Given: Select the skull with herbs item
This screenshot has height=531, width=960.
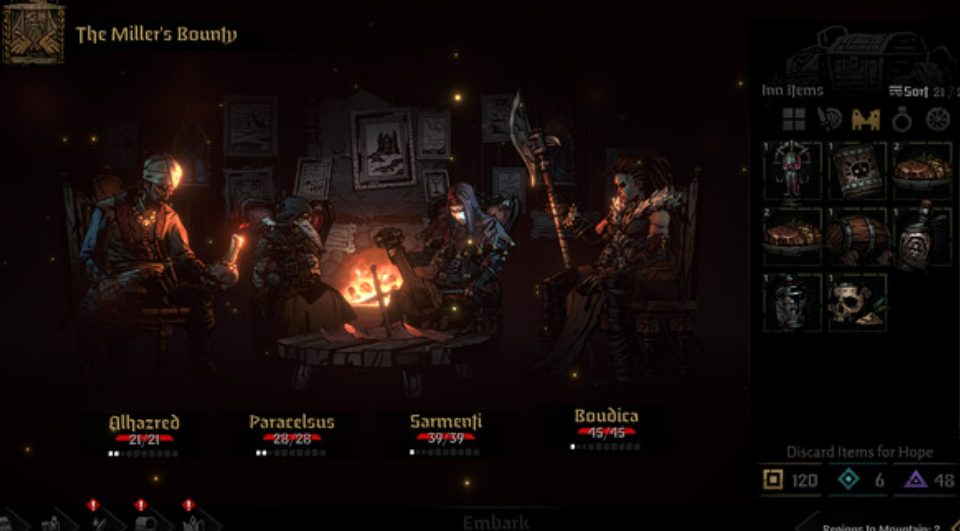Looking at the screenshot, I should [857, 301].
